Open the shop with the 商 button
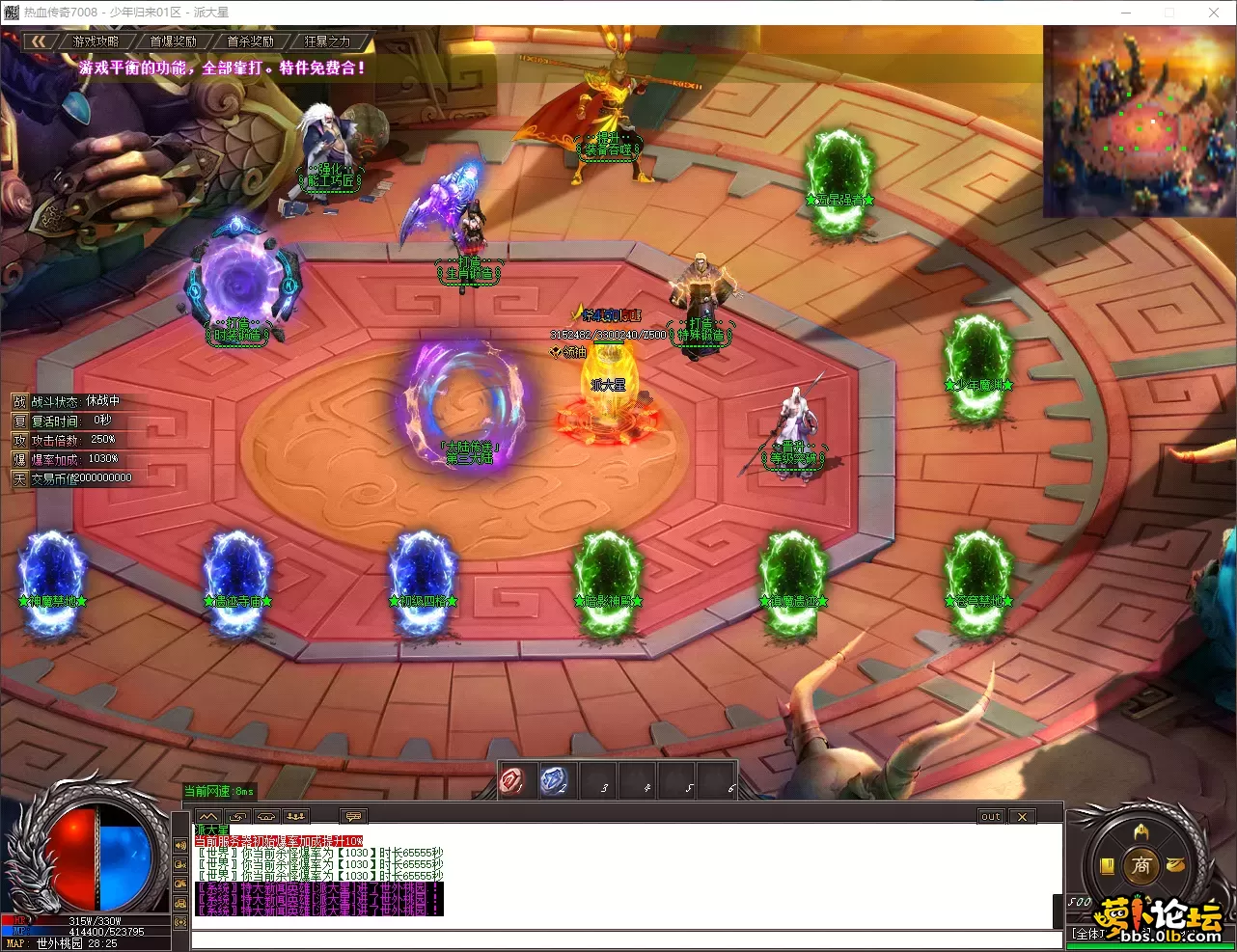This screenshot has width=1237, height=952. coord(1141,865)
